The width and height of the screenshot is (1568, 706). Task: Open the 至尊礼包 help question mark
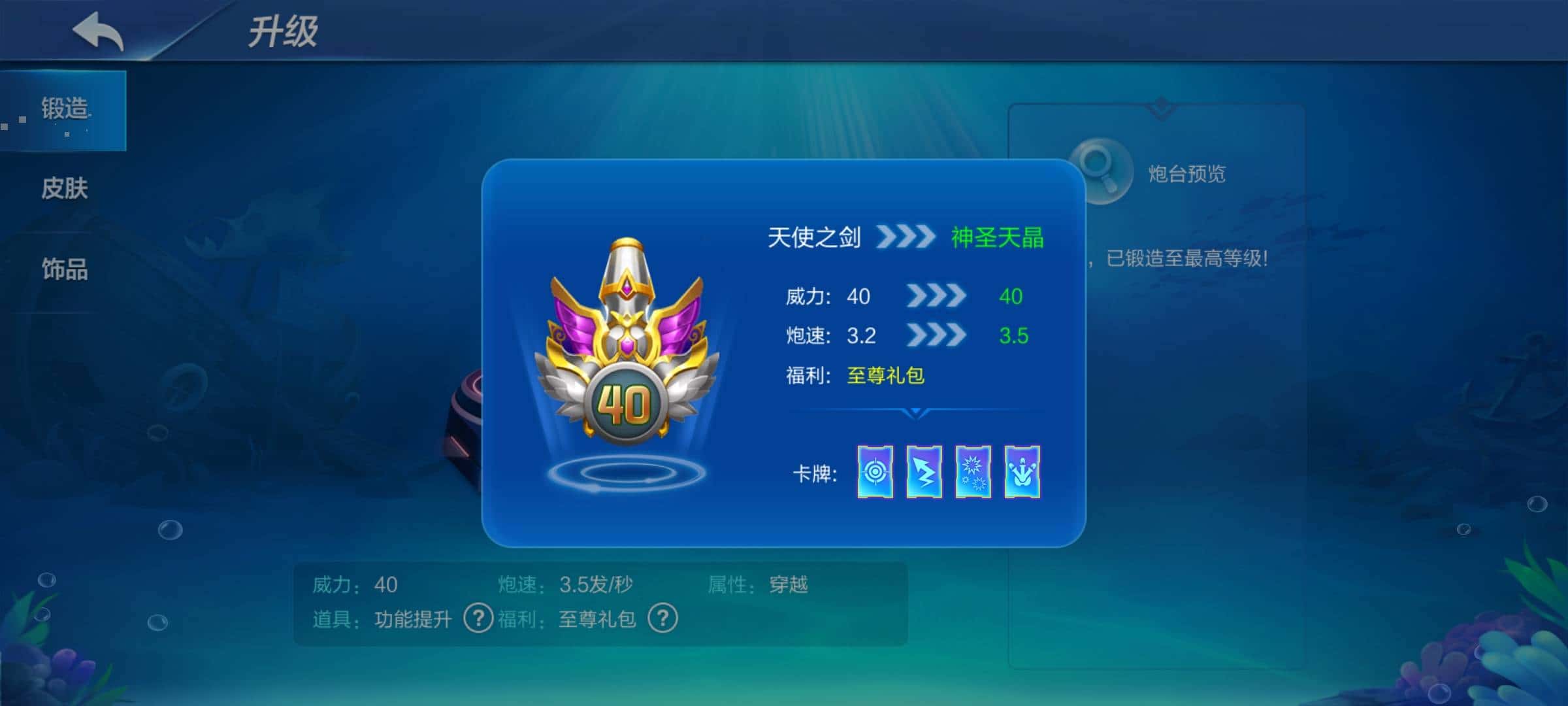coord(662,618)
